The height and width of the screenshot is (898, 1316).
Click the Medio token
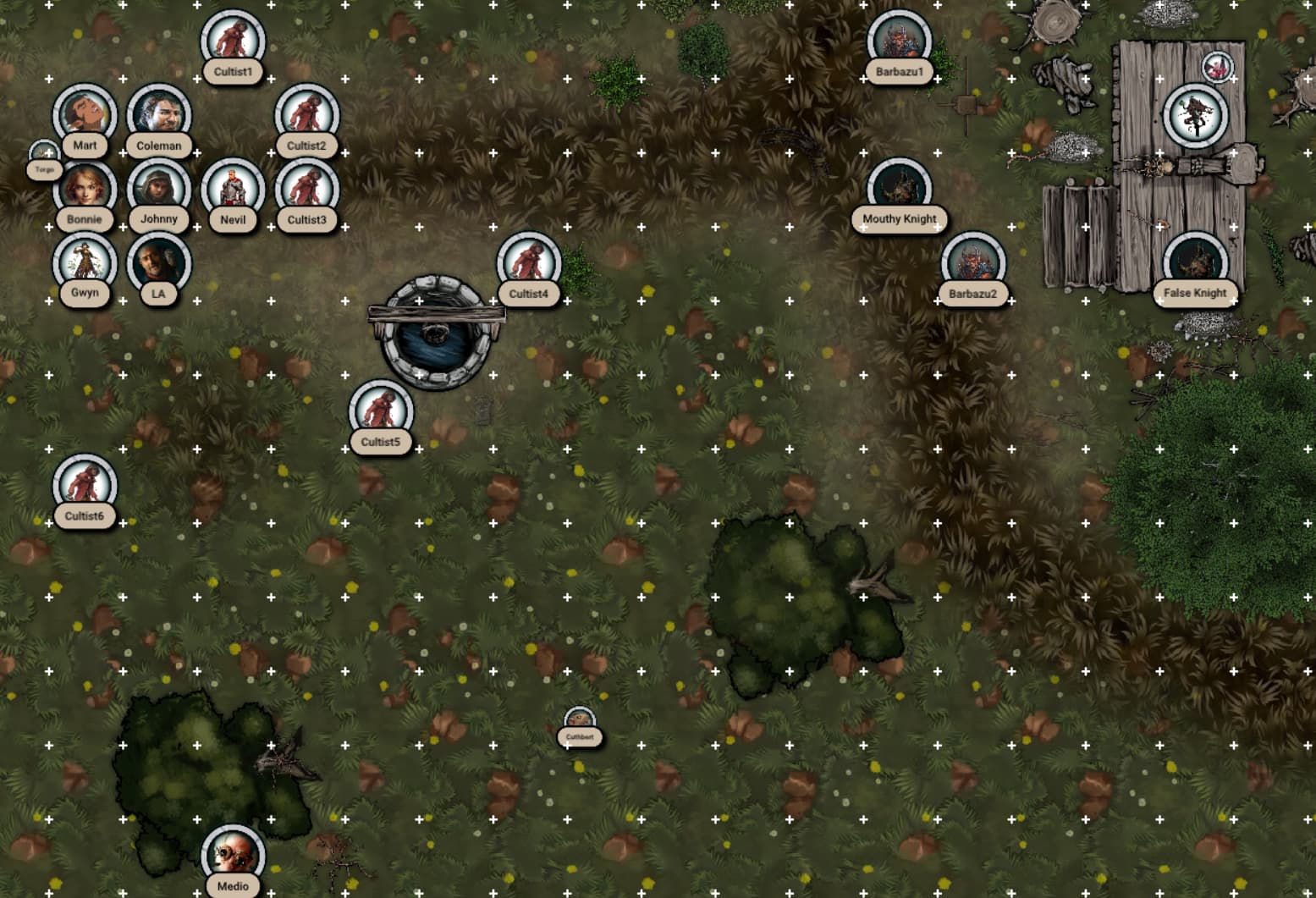233,855
